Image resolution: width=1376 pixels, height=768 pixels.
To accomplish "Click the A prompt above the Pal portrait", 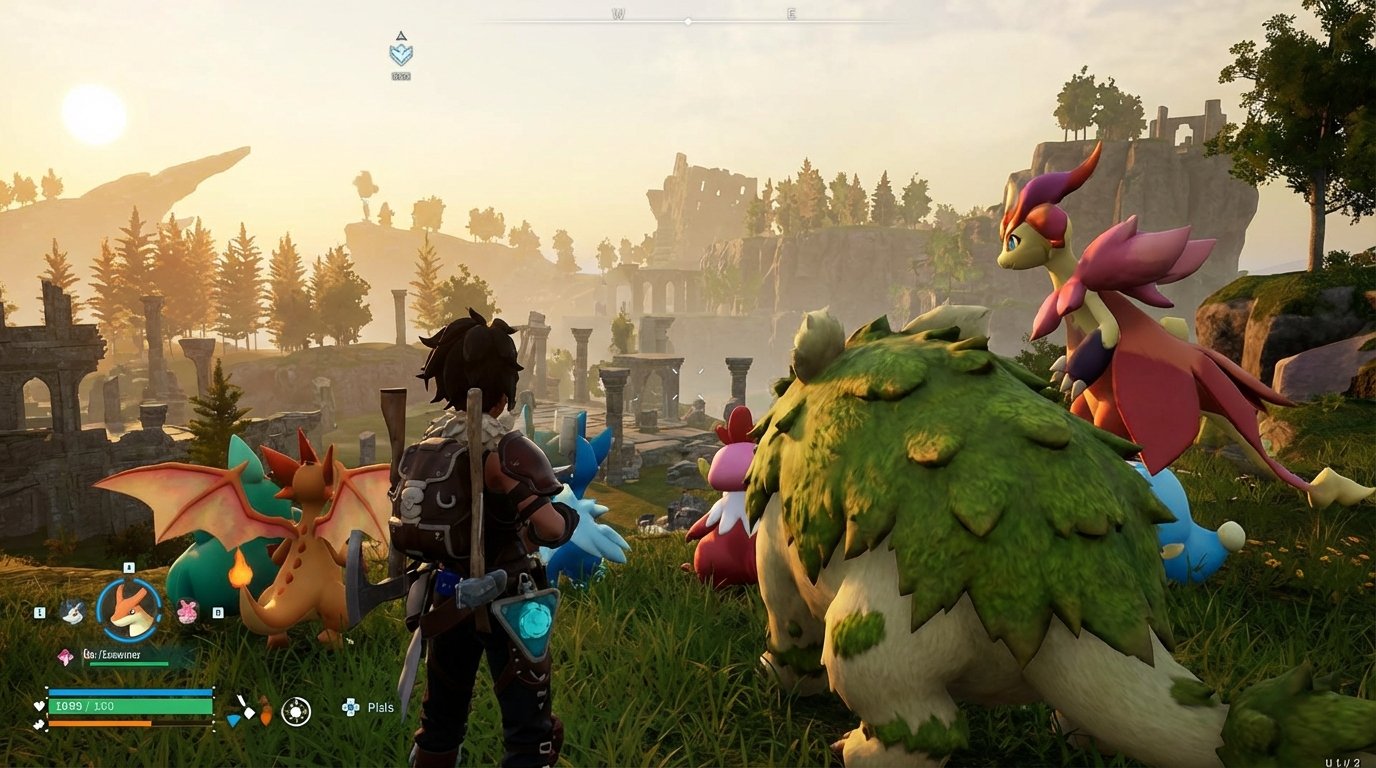I will tap(128, 567).
